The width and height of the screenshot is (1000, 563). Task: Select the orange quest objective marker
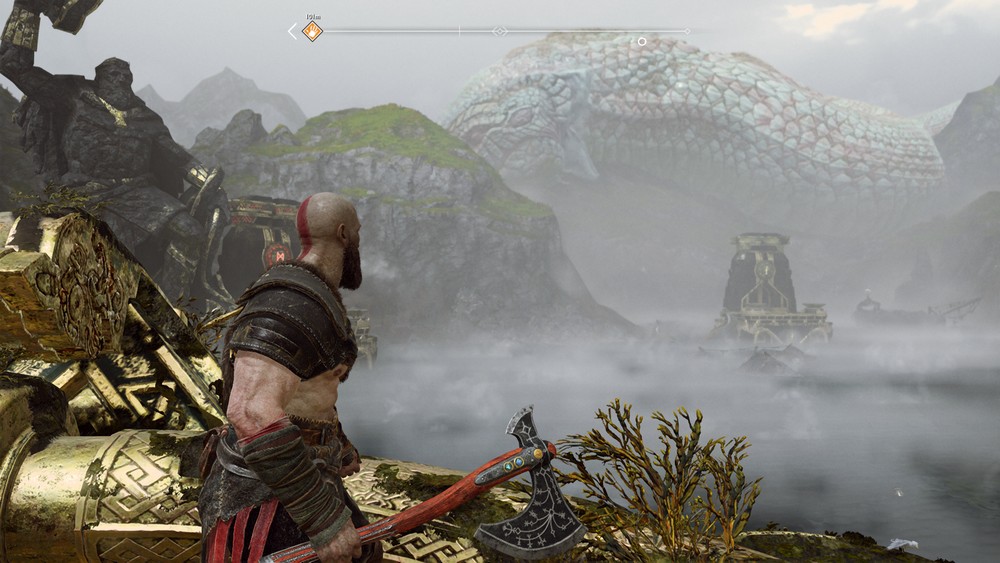(x=312, y=32)
